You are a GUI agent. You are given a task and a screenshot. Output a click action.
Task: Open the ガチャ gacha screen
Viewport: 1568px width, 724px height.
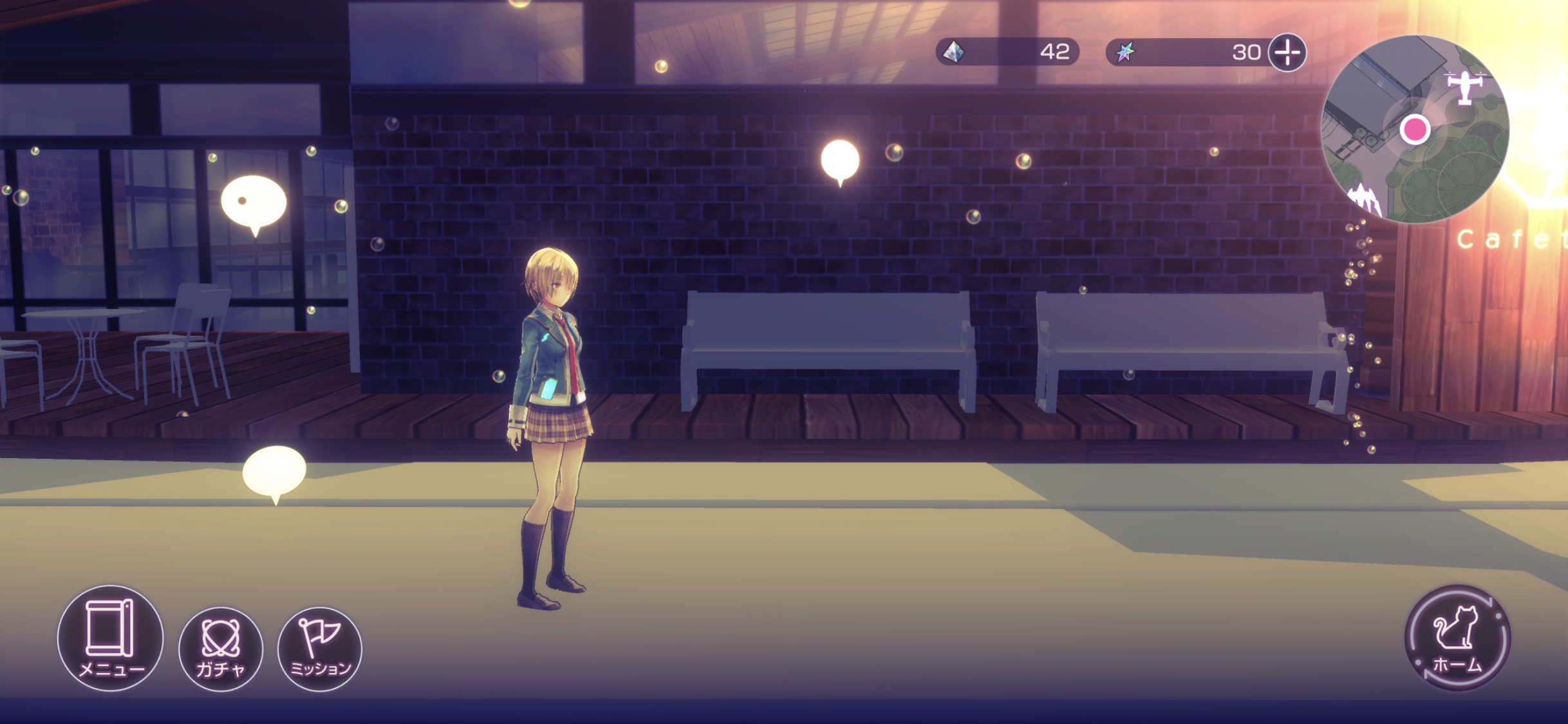pos(220,649)
